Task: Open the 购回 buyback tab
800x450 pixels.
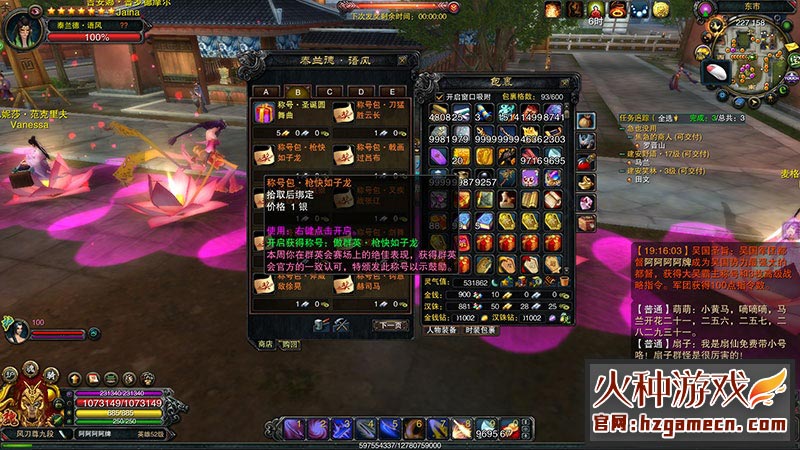Action: [290, 343]
